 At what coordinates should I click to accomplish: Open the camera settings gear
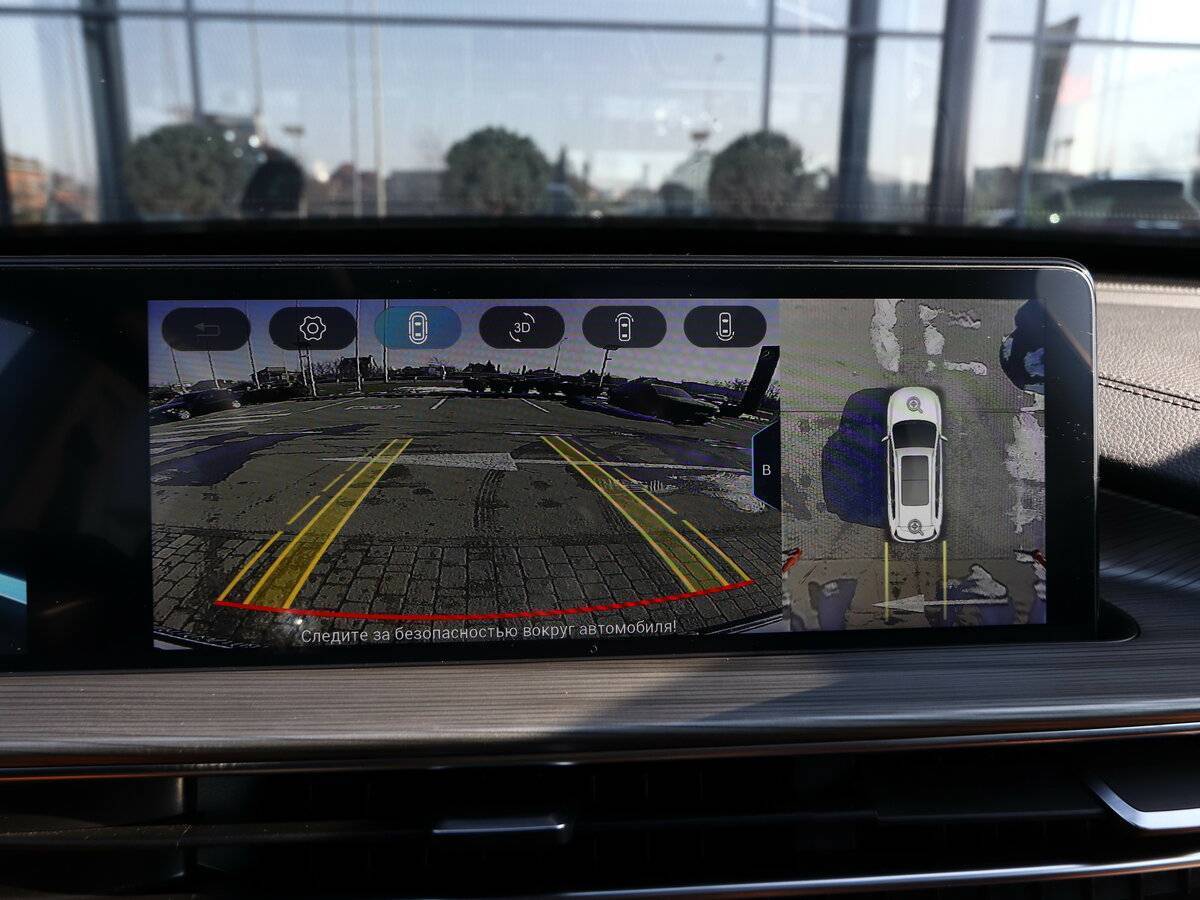pyautogui.click(x=312, y=328)
